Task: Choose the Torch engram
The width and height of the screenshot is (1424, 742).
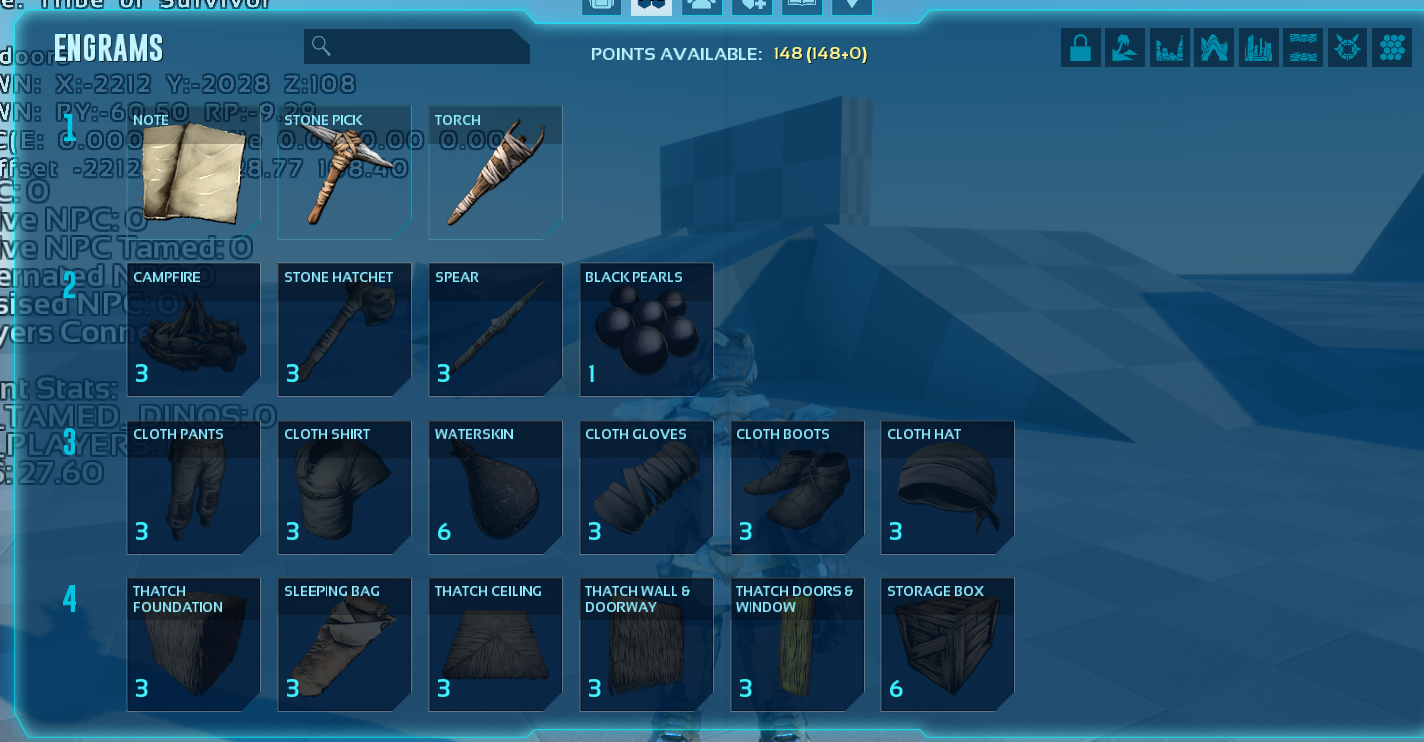Action: (495, 173)
